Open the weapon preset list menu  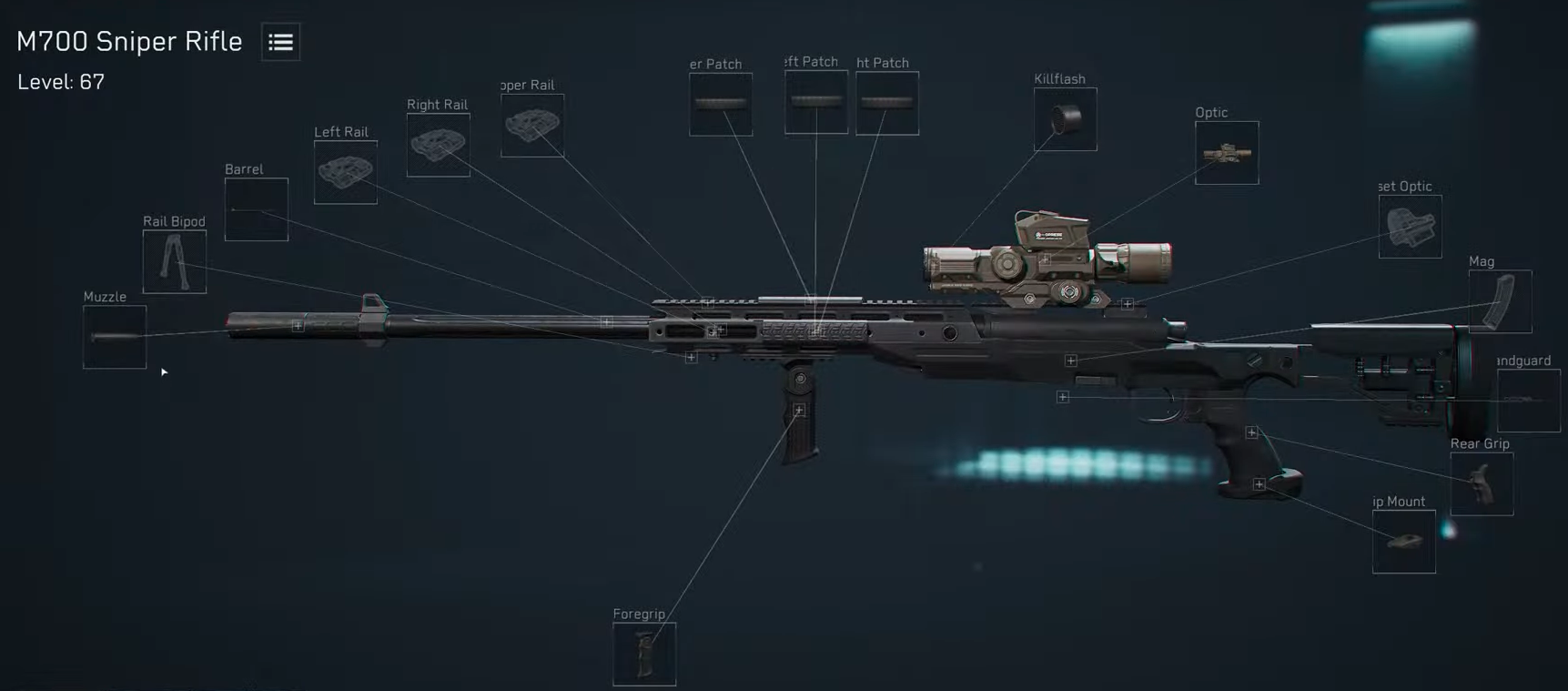pyautogui.click(x=279, y=42)
